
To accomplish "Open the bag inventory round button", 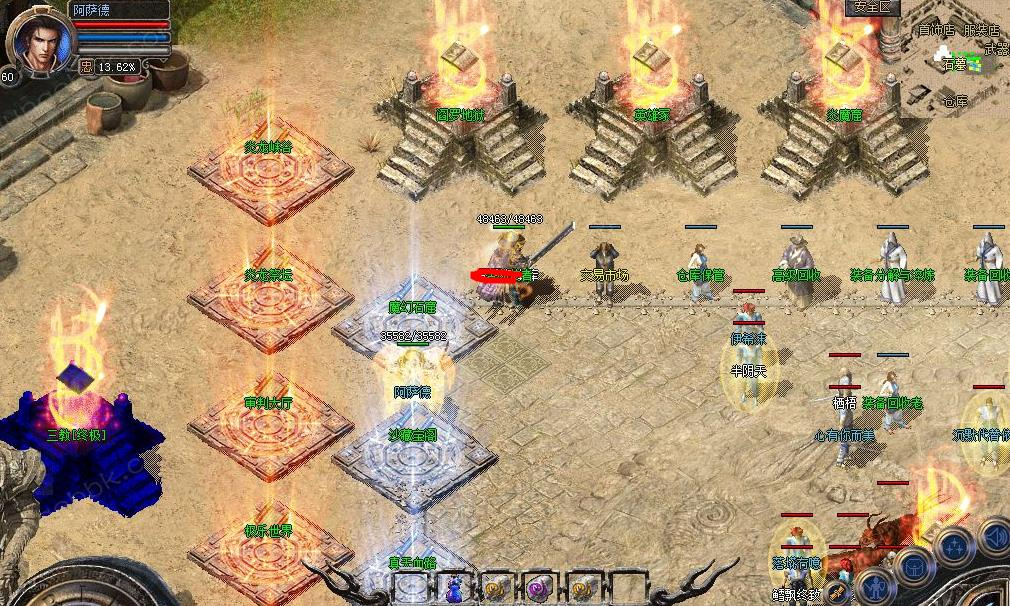I will [x=914, y=566].
